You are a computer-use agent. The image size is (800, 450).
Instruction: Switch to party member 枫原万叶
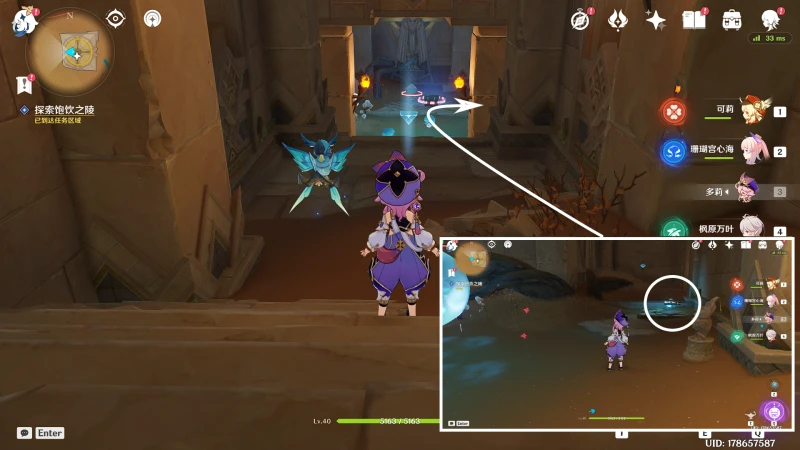(x=740, y=229)
